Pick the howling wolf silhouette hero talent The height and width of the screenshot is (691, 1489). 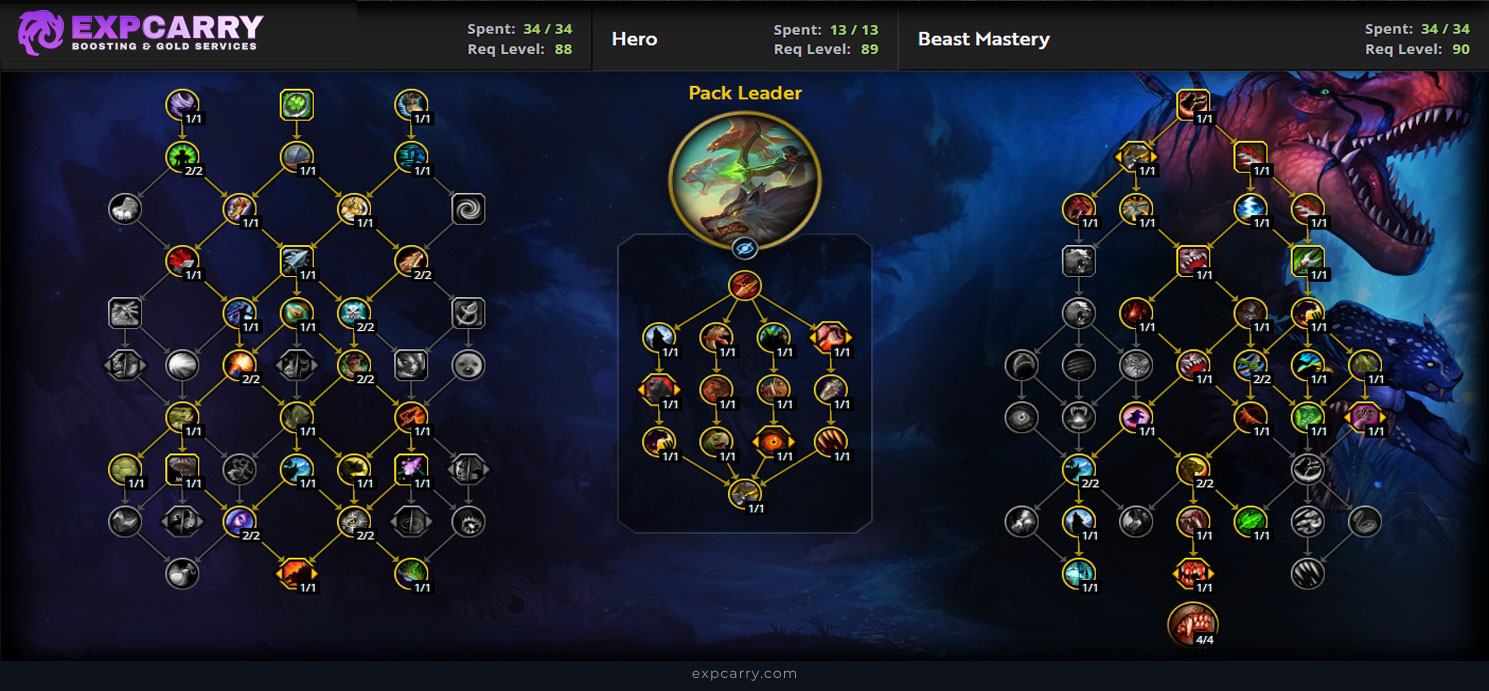pos(659,337)
